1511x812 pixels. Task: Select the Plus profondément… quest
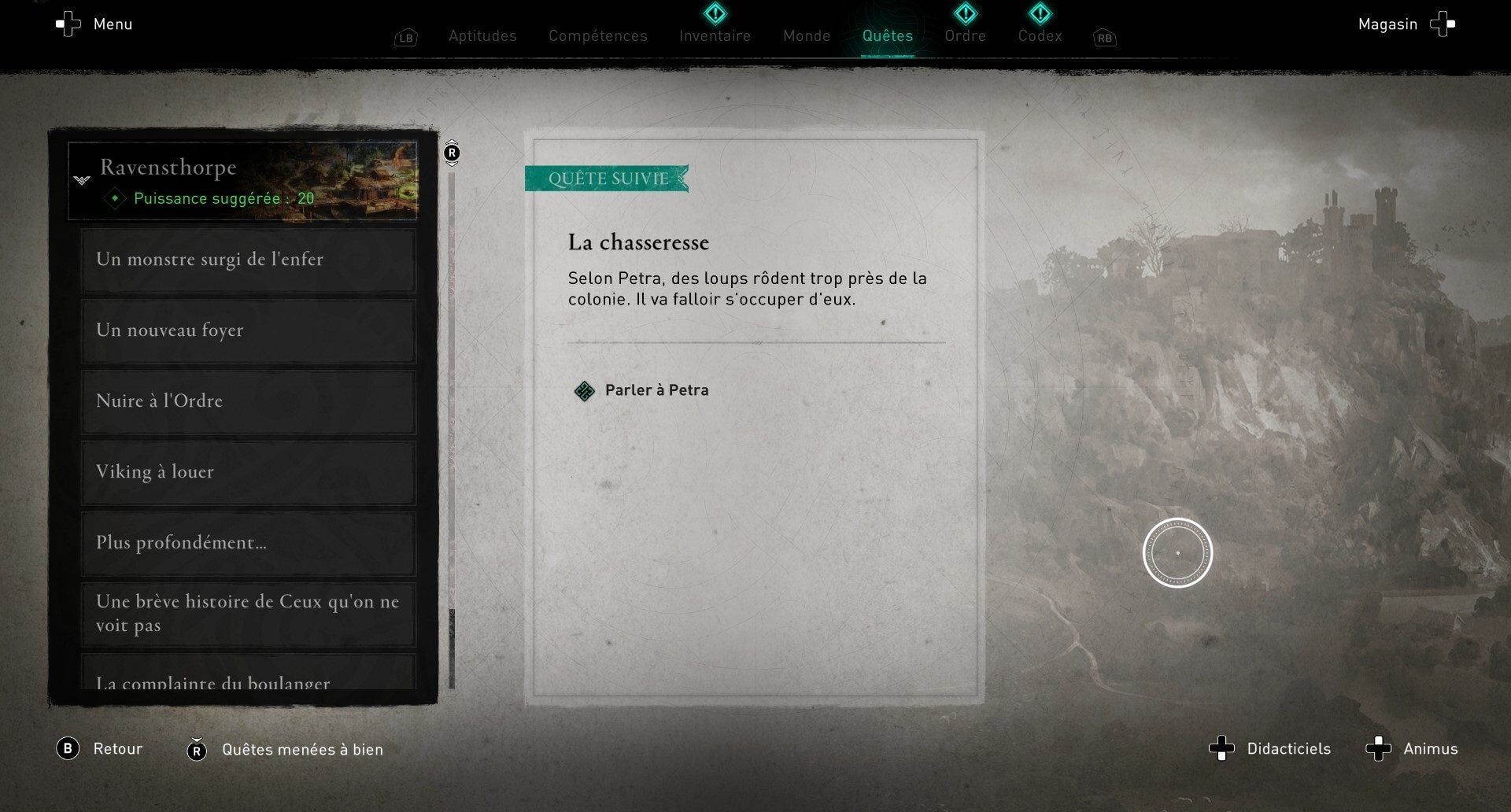pos(249,543)
